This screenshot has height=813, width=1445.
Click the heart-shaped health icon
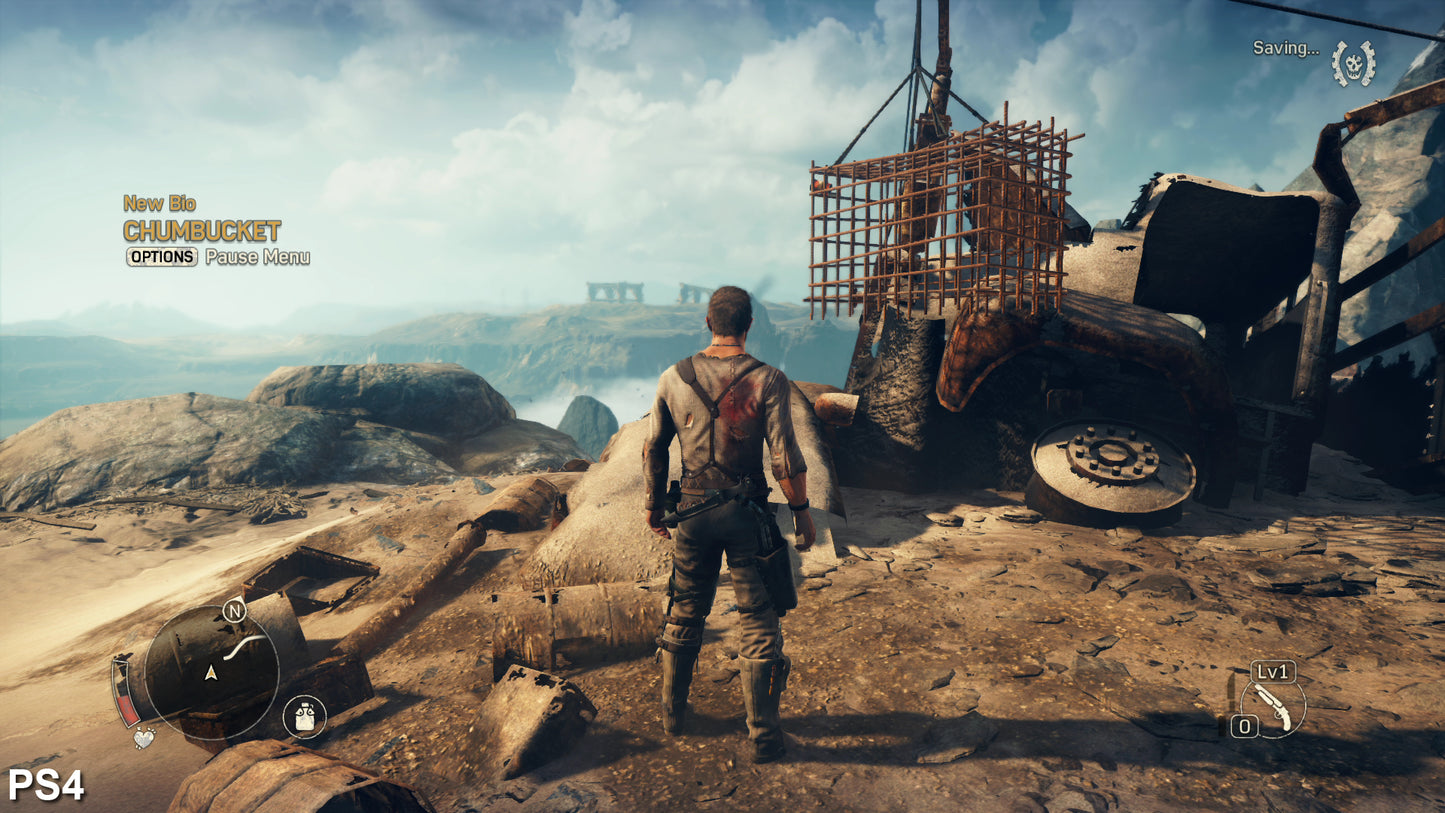click(144, 738)
